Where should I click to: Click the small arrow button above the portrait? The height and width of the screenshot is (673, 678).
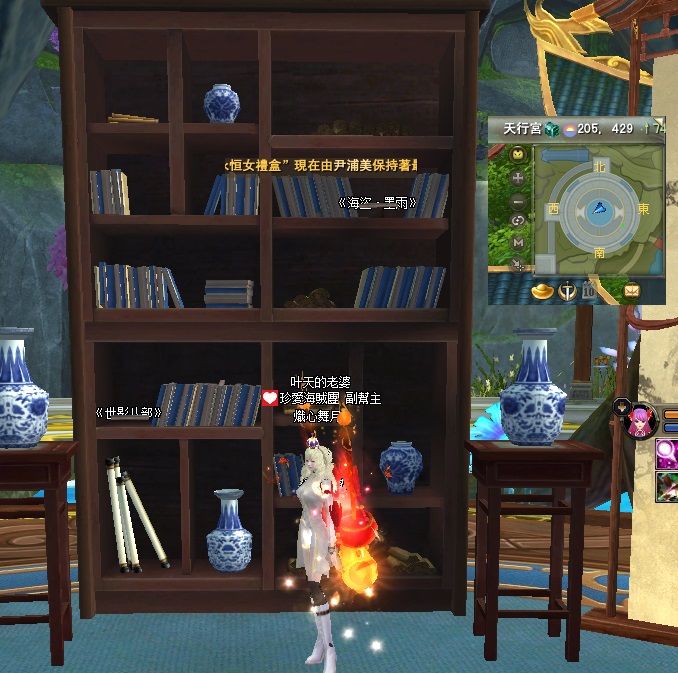623,406
